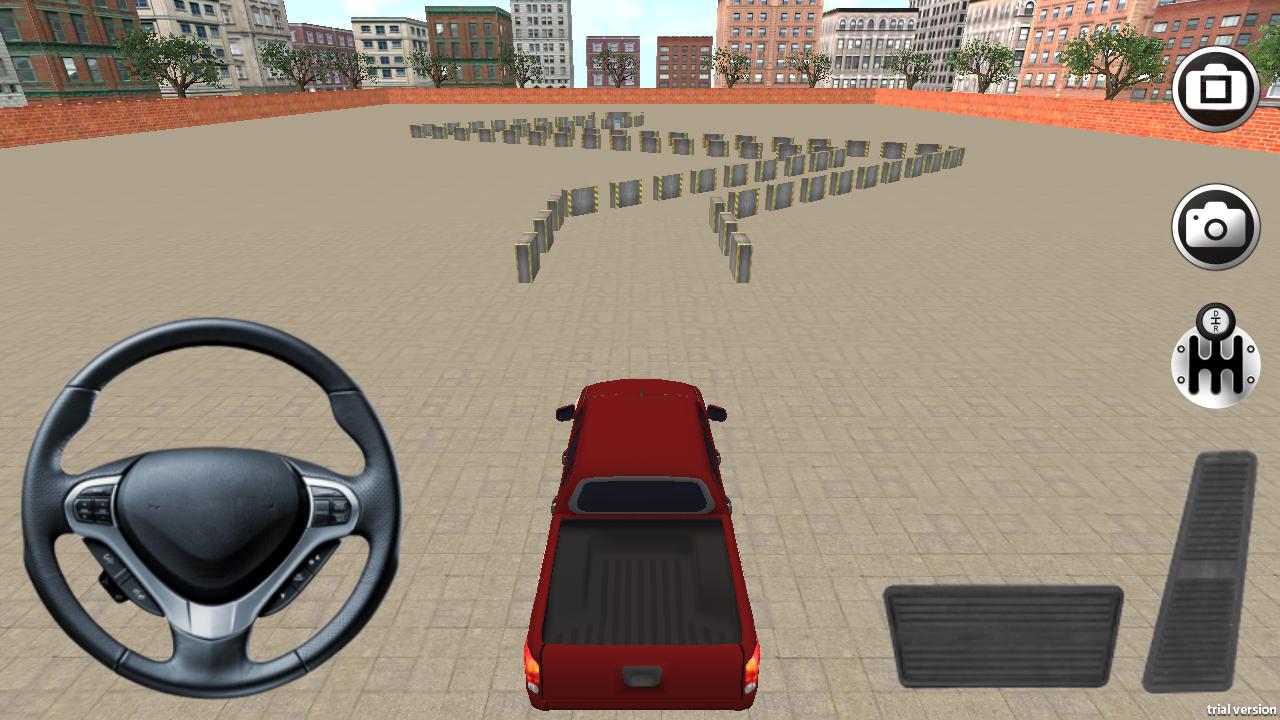The image size is (1280, 720).
Task: Take a screenshot using the photo camera icon
Action: pyautogui.click(x=1217, y=227)
